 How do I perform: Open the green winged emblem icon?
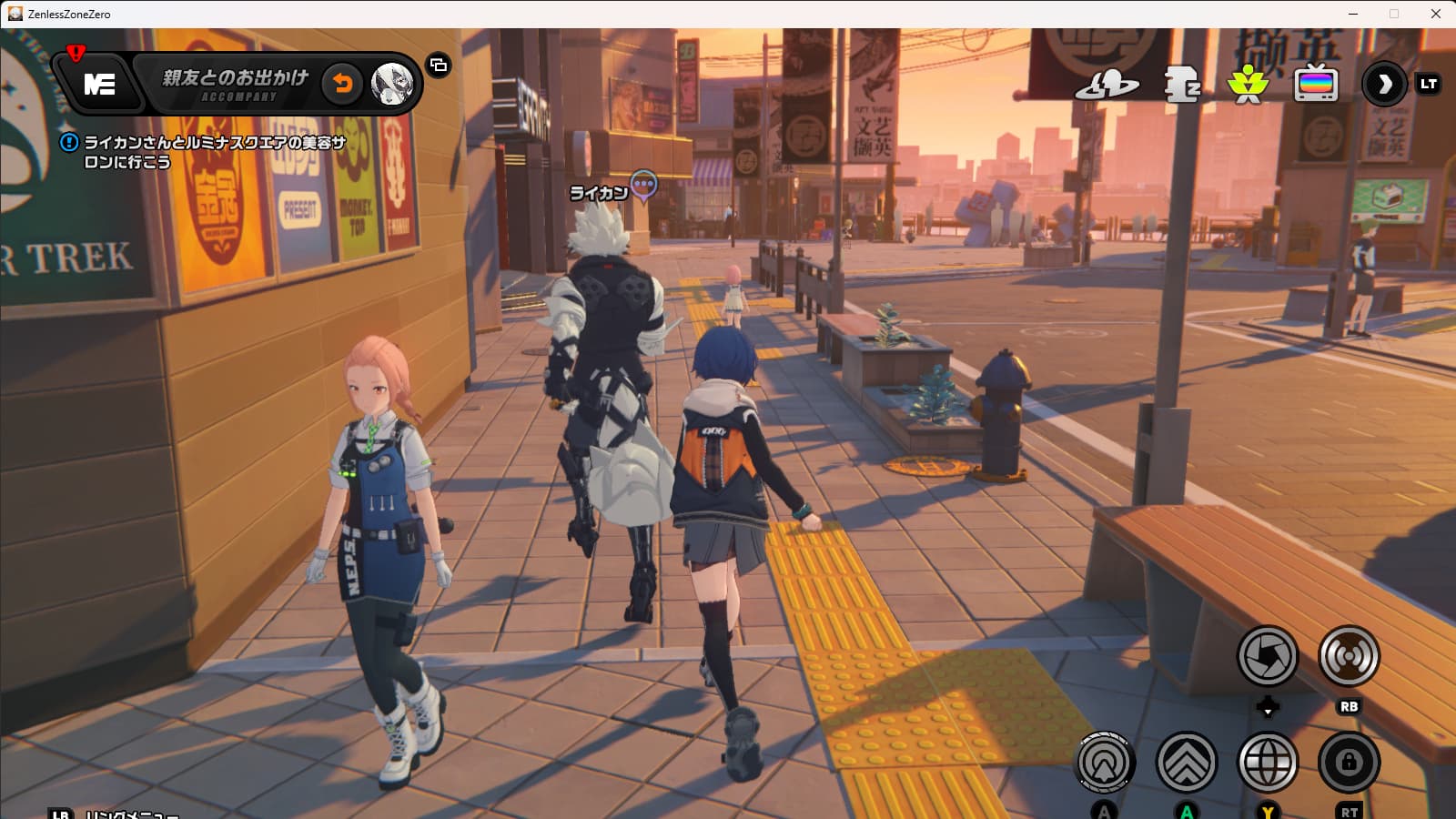(x=1248, y=85)
